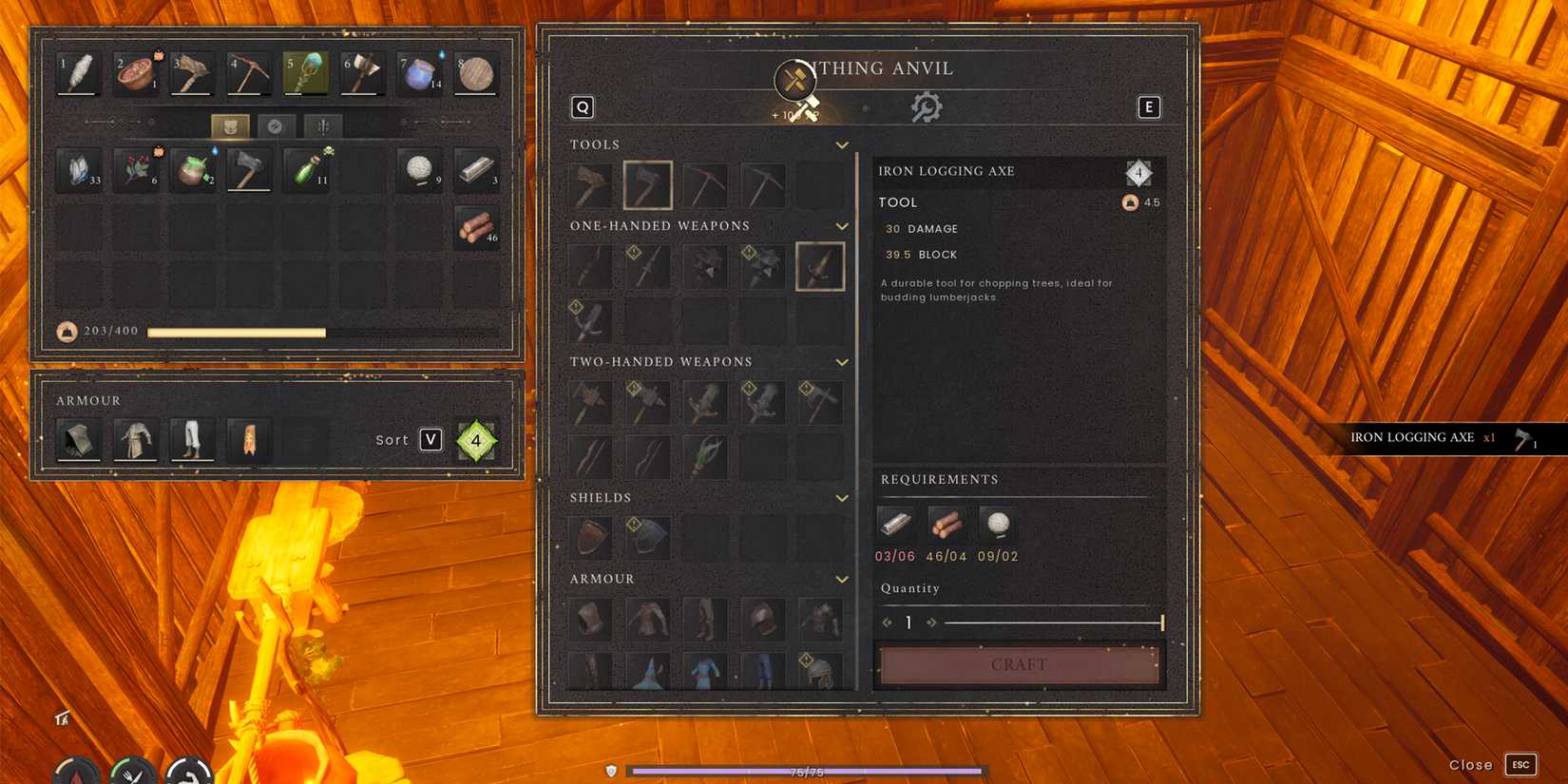
Task: Open the repair wrench-and-gear icon
Action: pos(927,106)
